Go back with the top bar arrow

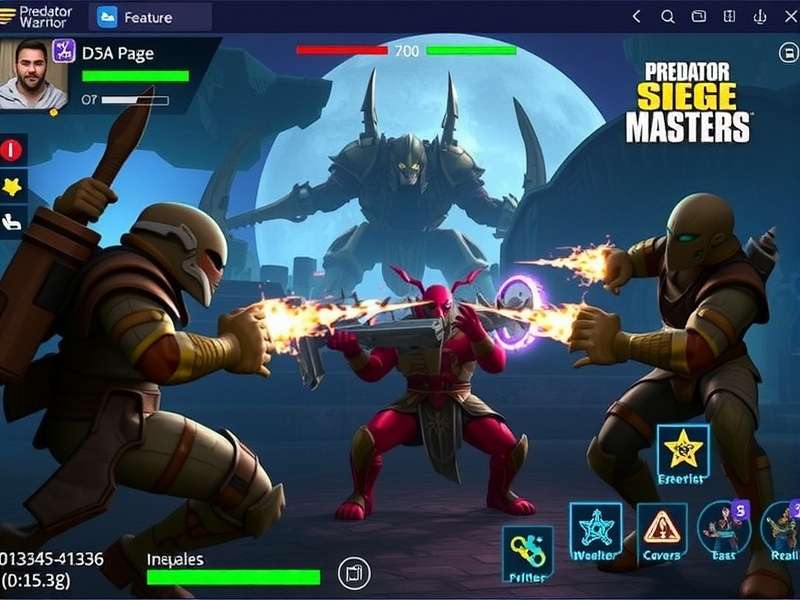click(636, 17)
